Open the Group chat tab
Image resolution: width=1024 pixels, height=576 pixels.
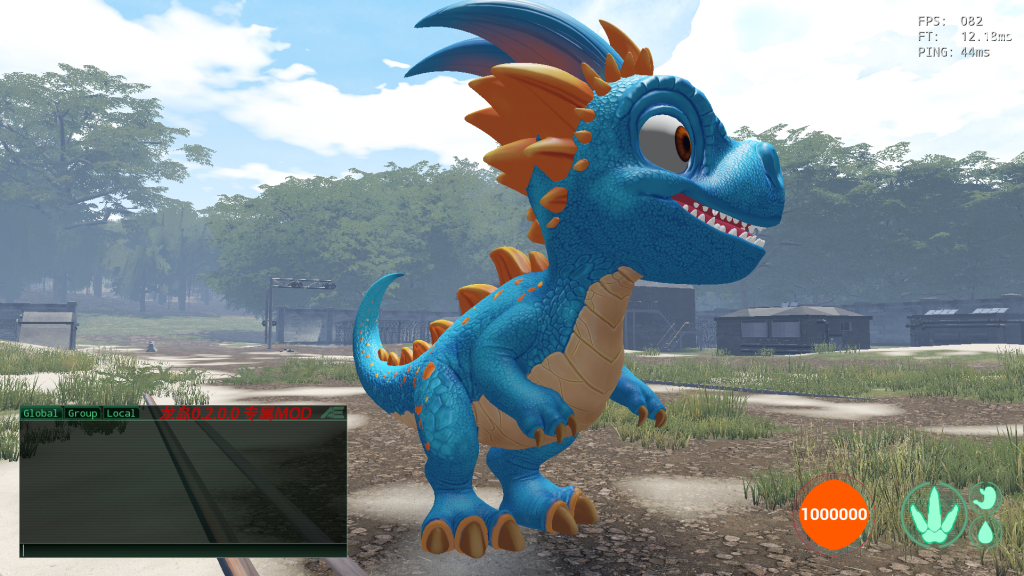point(83,413)
